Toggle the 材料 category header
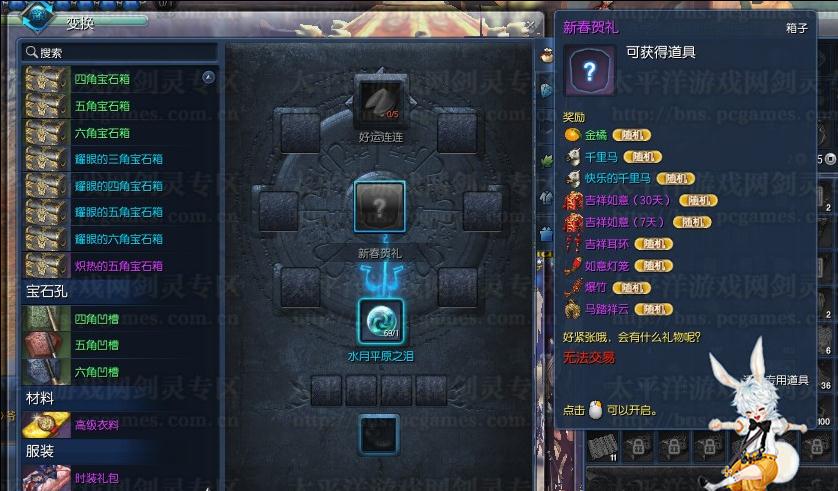This screenshot has height=491, width=838. [x=40, y=398]
